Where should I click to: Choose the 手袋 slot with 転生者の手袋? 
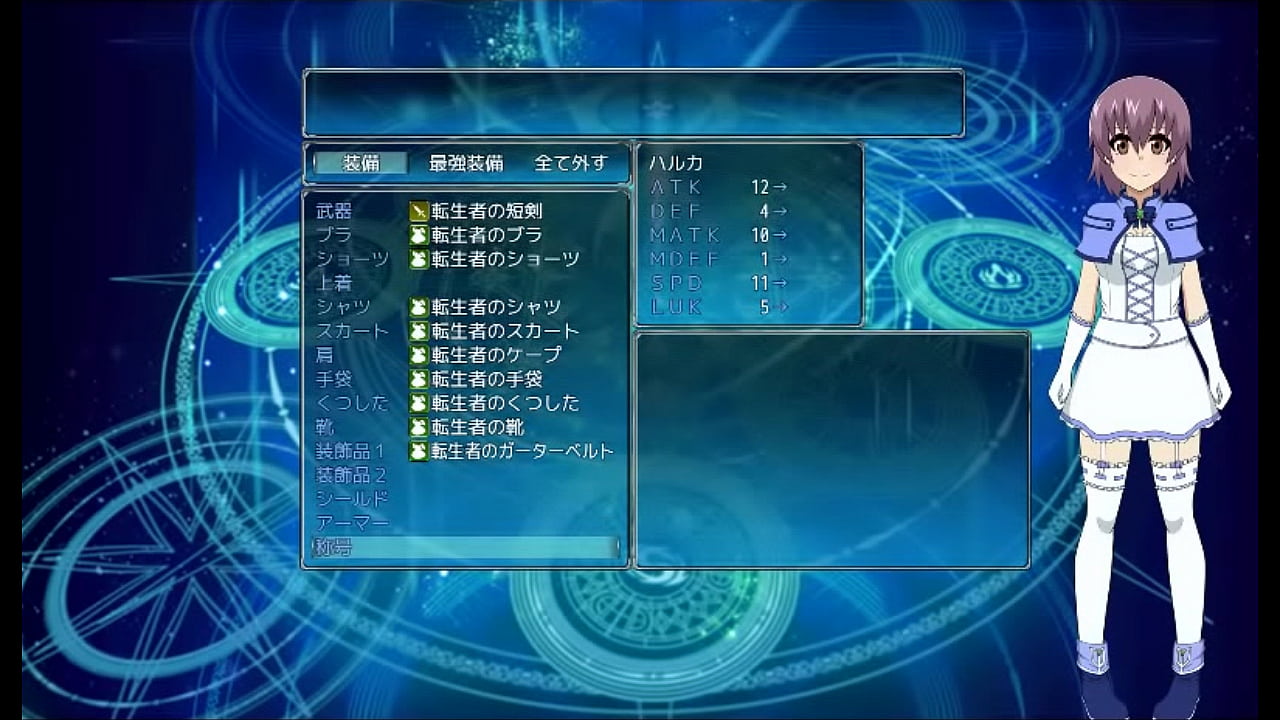tap(465, 379)
